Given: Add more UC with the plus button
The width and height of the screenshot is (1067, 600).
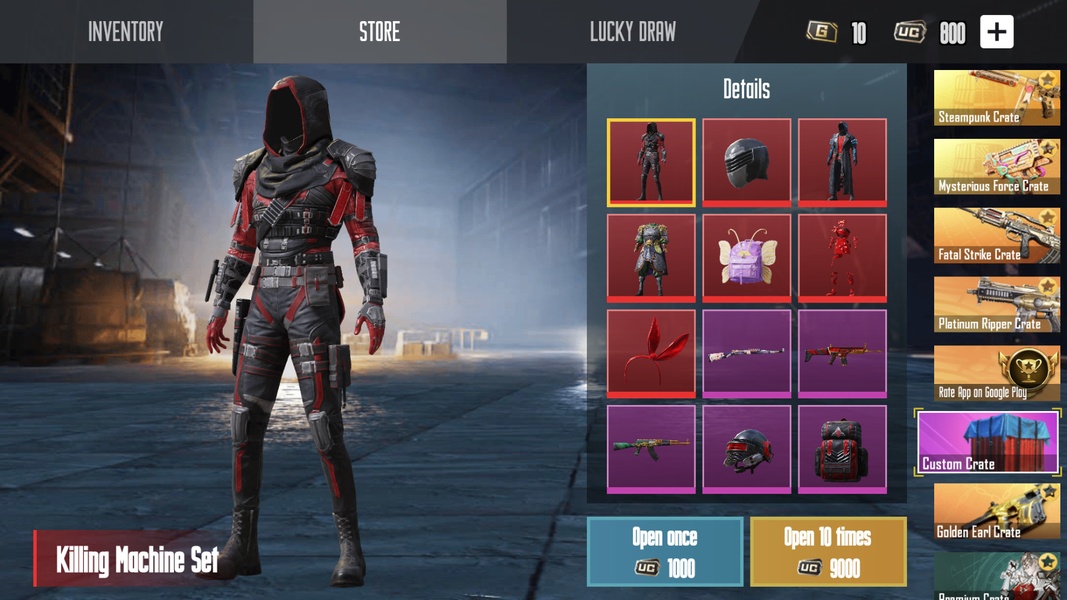Looking at the screenshot, I should tap(996, 32).
